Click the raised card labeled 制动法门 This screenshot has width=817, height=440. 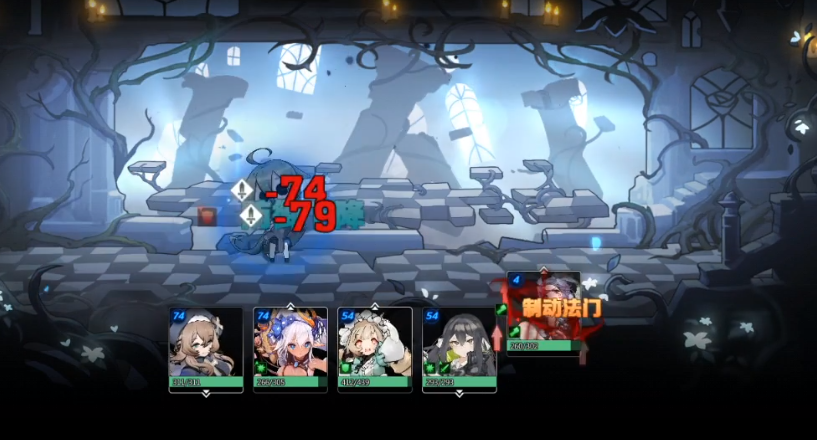pos(544,311)
